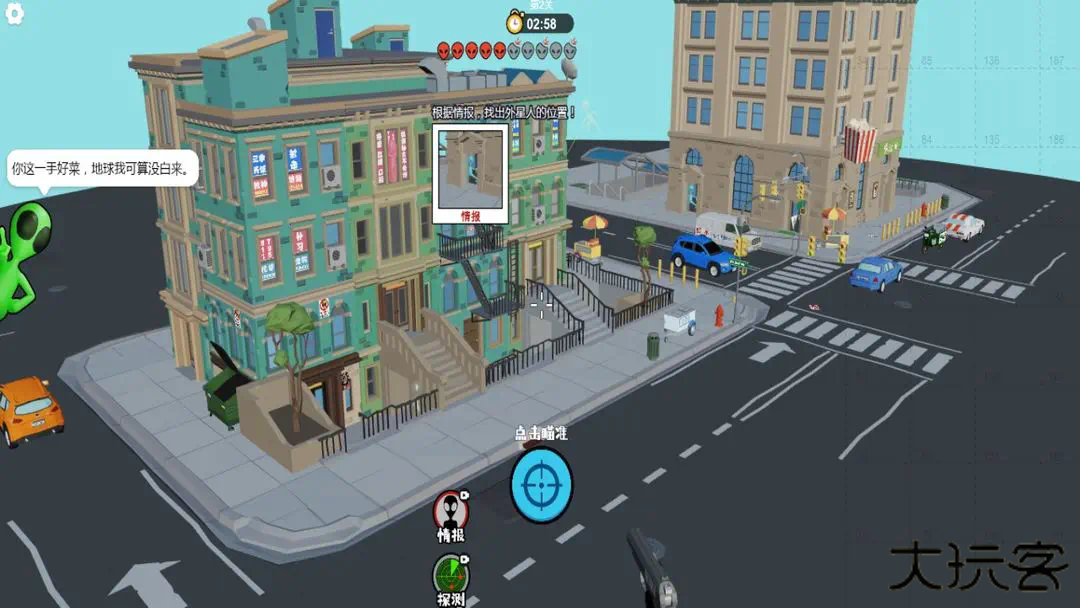View the 情报 clue thumbnail picture
Image resolution: width=1080 pixels, height=608 pixels.
pyautogui.click(x=470, y=167)
